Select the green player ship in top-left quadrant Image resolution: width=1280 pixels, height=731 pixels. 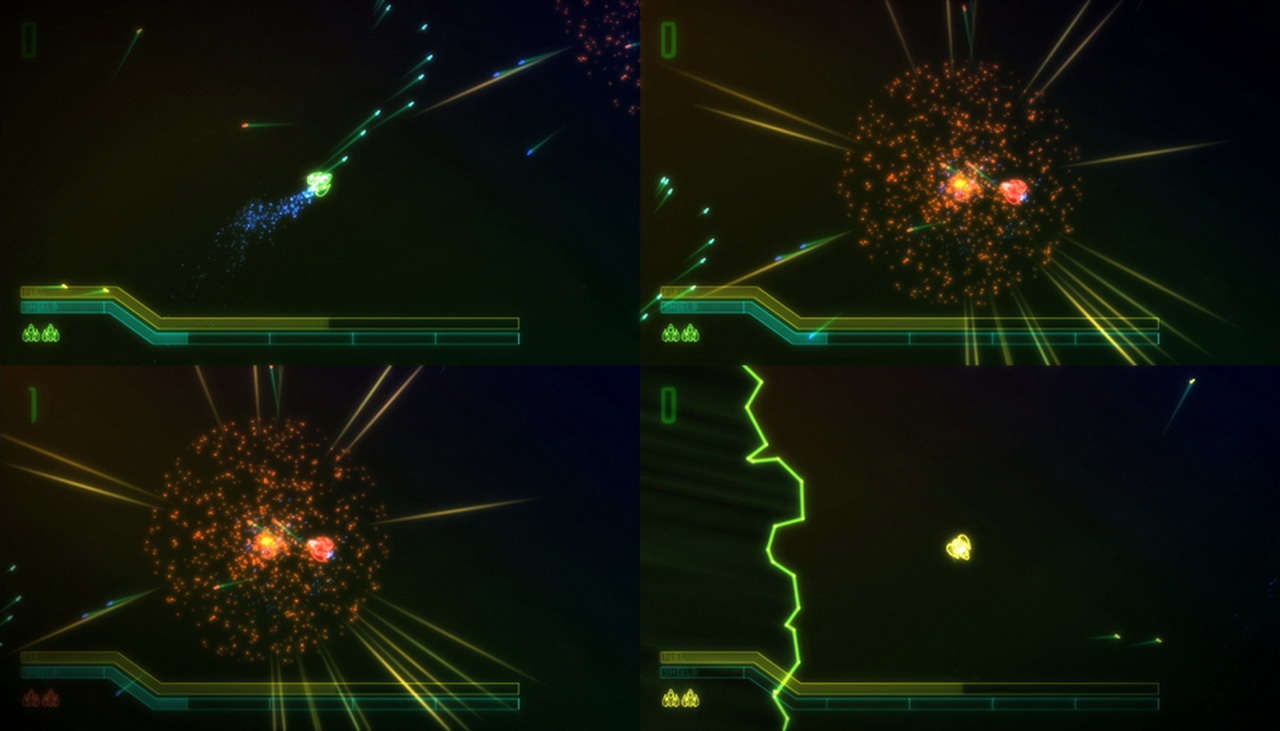pos(318,182)
